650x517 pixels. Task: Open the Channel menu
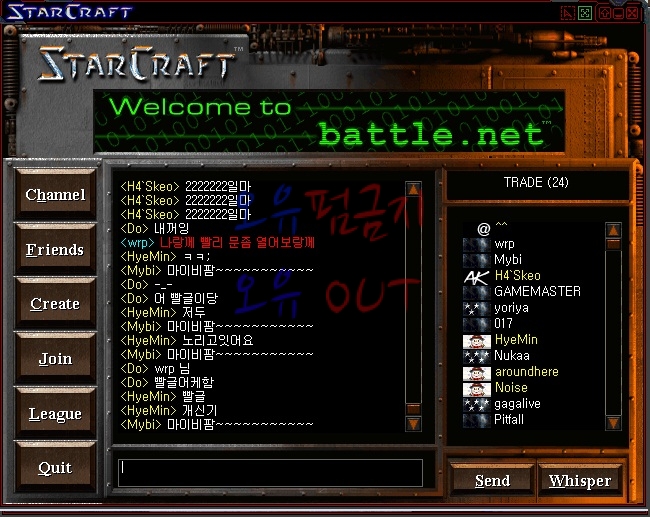pyautogui.click(x=55, y=195)
